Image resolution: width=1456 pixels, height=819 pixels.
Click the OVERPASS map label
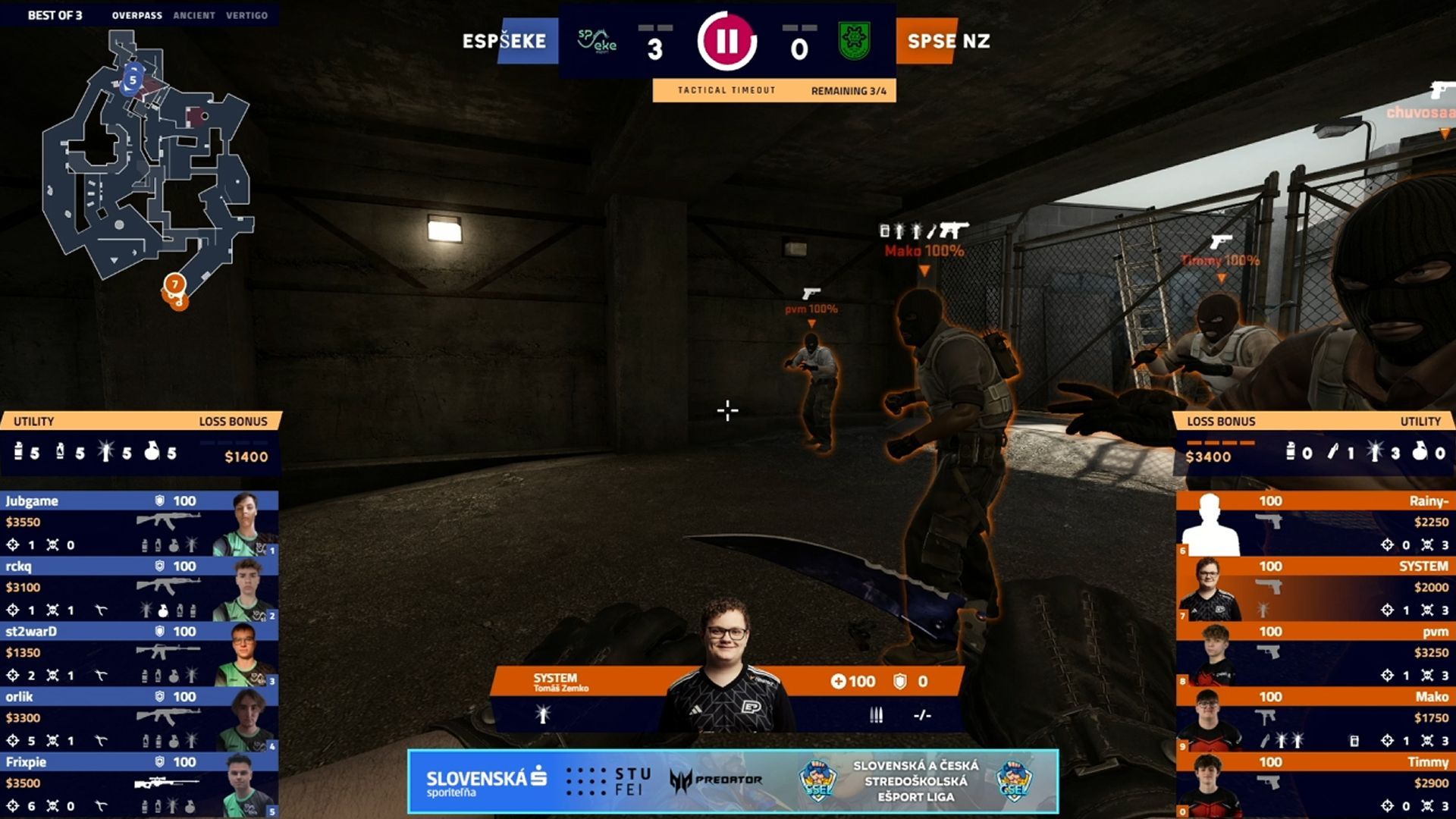point(136,15)
